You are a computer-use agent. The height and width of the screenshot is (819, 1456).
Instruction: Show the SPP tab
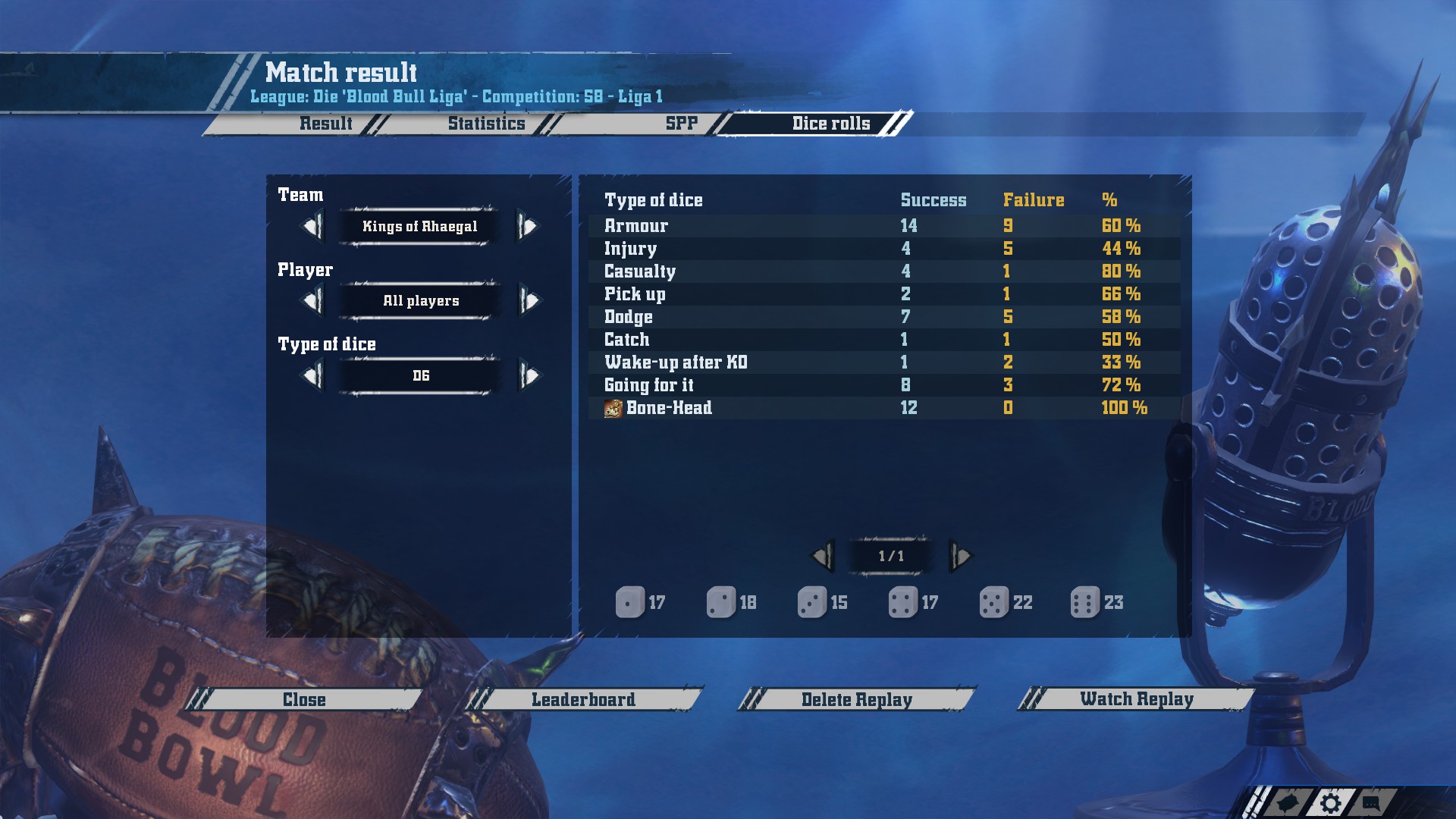coord(681,124)
